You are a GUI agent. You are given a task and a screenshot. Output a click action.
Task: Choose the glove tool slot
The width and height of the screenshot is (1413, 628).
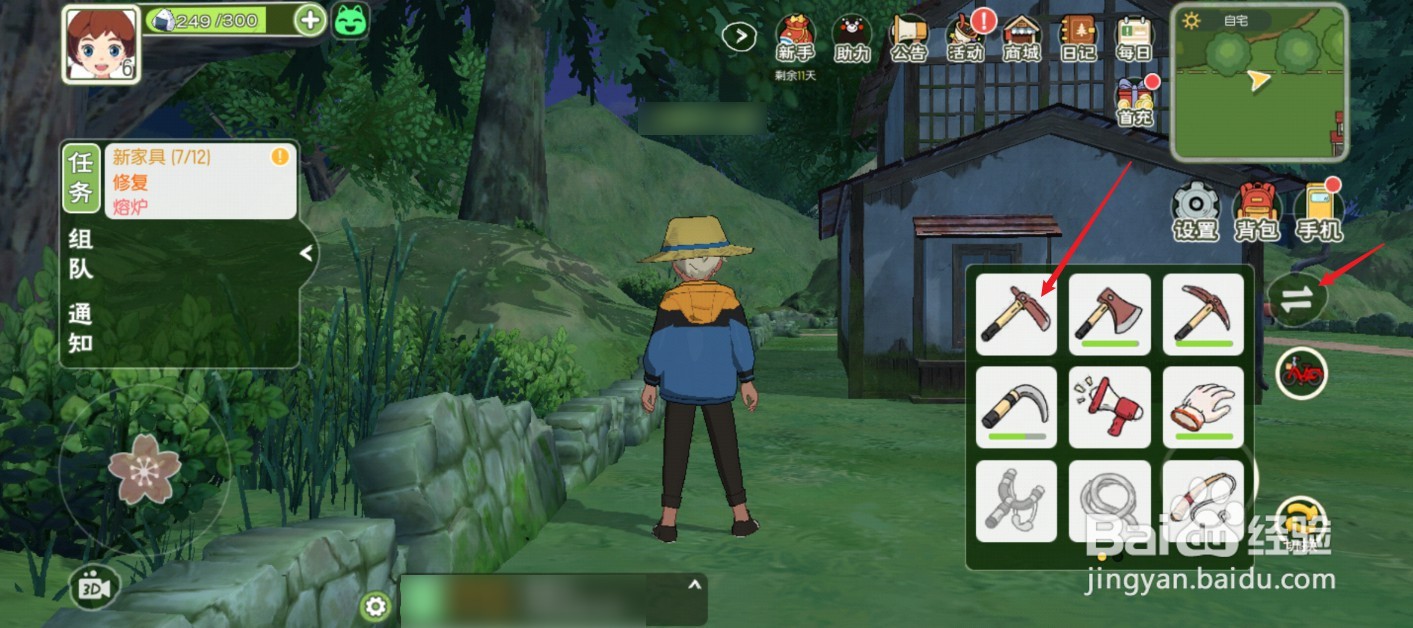1203,407
